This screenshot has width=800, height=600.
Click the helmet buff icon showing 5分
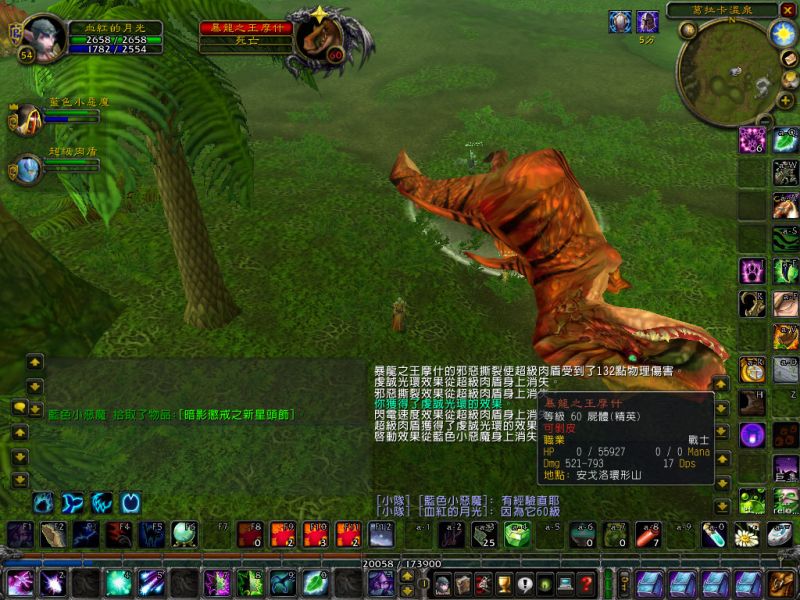tap(647, 22)
